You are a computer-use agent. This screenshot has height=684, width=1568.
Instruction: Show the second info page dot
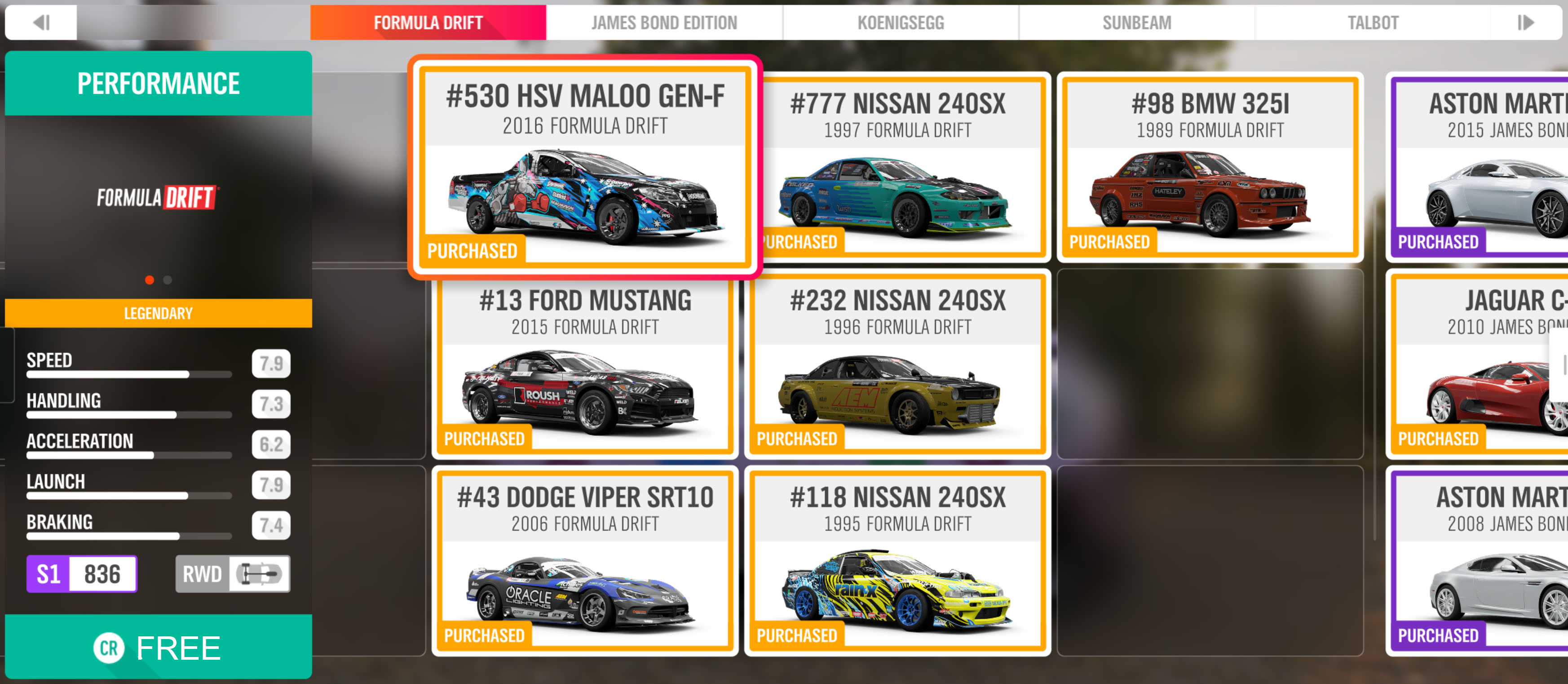(168, 280)
